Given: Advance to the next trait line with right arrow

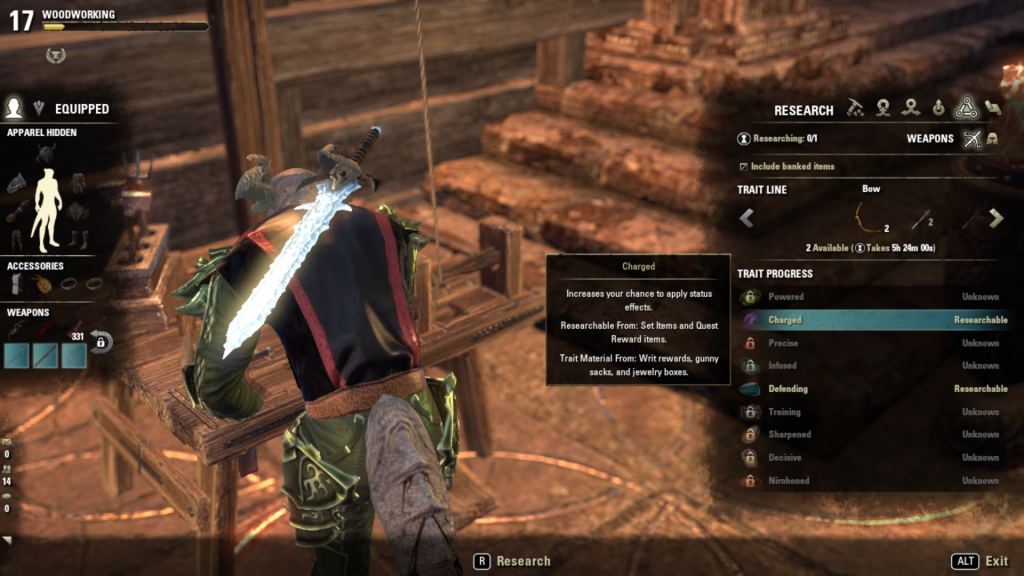Looking at the screenshot, I should (x=995, y=218).
